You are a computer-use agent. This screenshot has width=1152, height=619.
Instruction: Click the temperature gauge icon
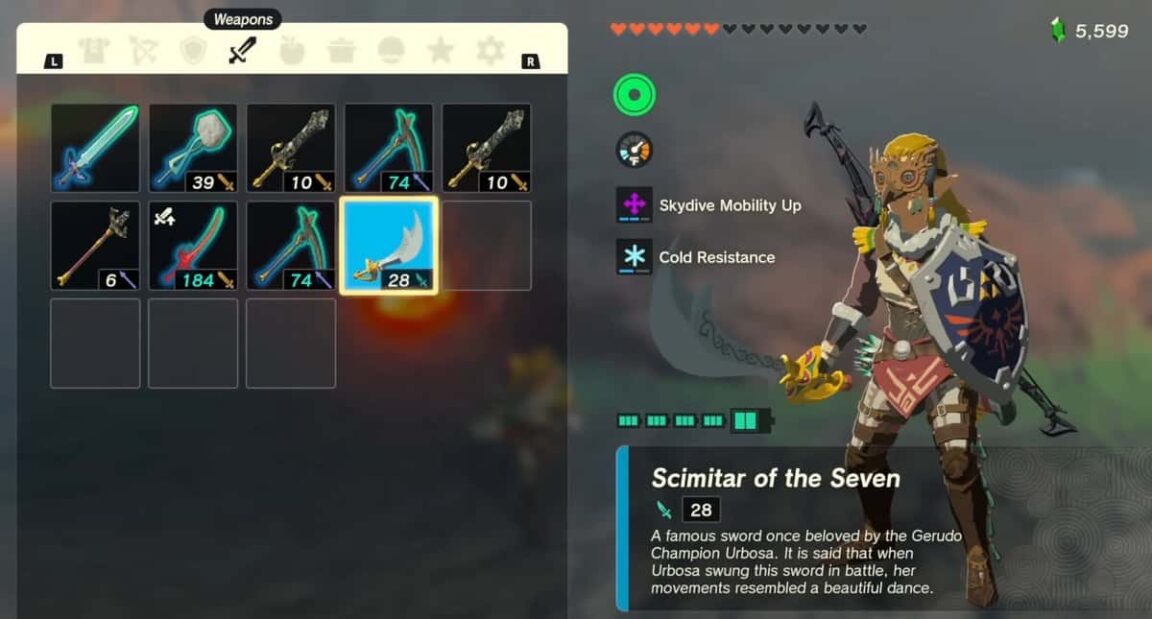coord(634,150)
